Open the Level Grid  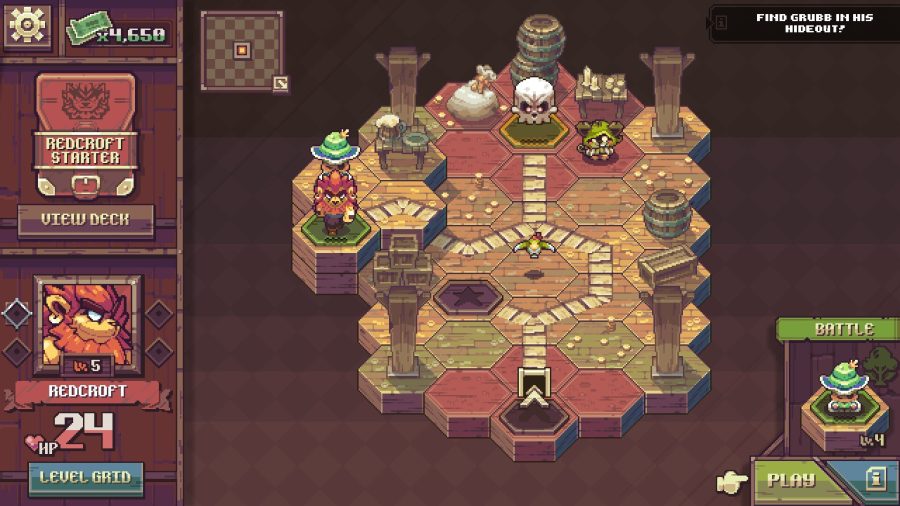tap(86, 478)
